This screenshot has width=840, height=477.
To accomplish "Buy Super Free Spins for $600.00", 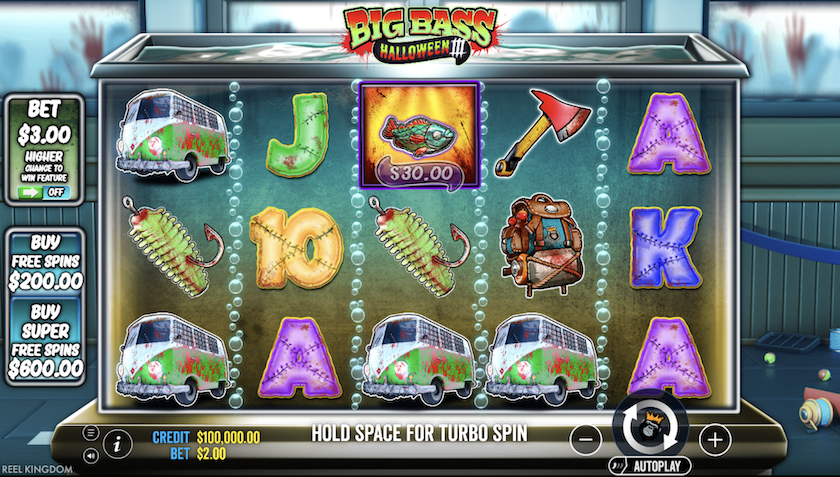I will (45, 342).
